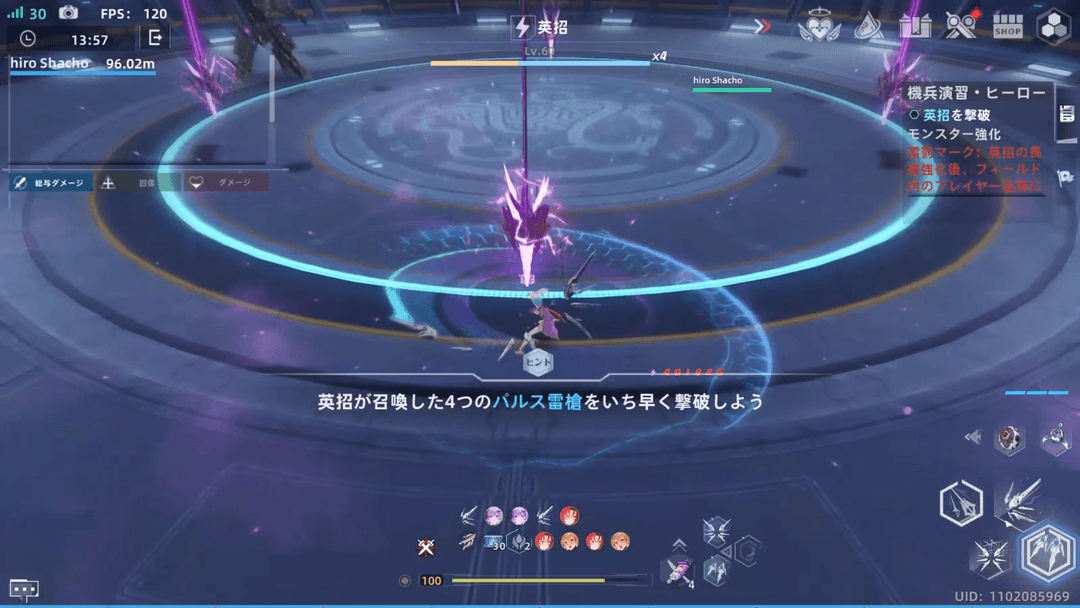This screenshot has width=1080, height=608.
Task: Open the 機兵演習・ヒーロー objective tracker
Action: tap(975, 93)
